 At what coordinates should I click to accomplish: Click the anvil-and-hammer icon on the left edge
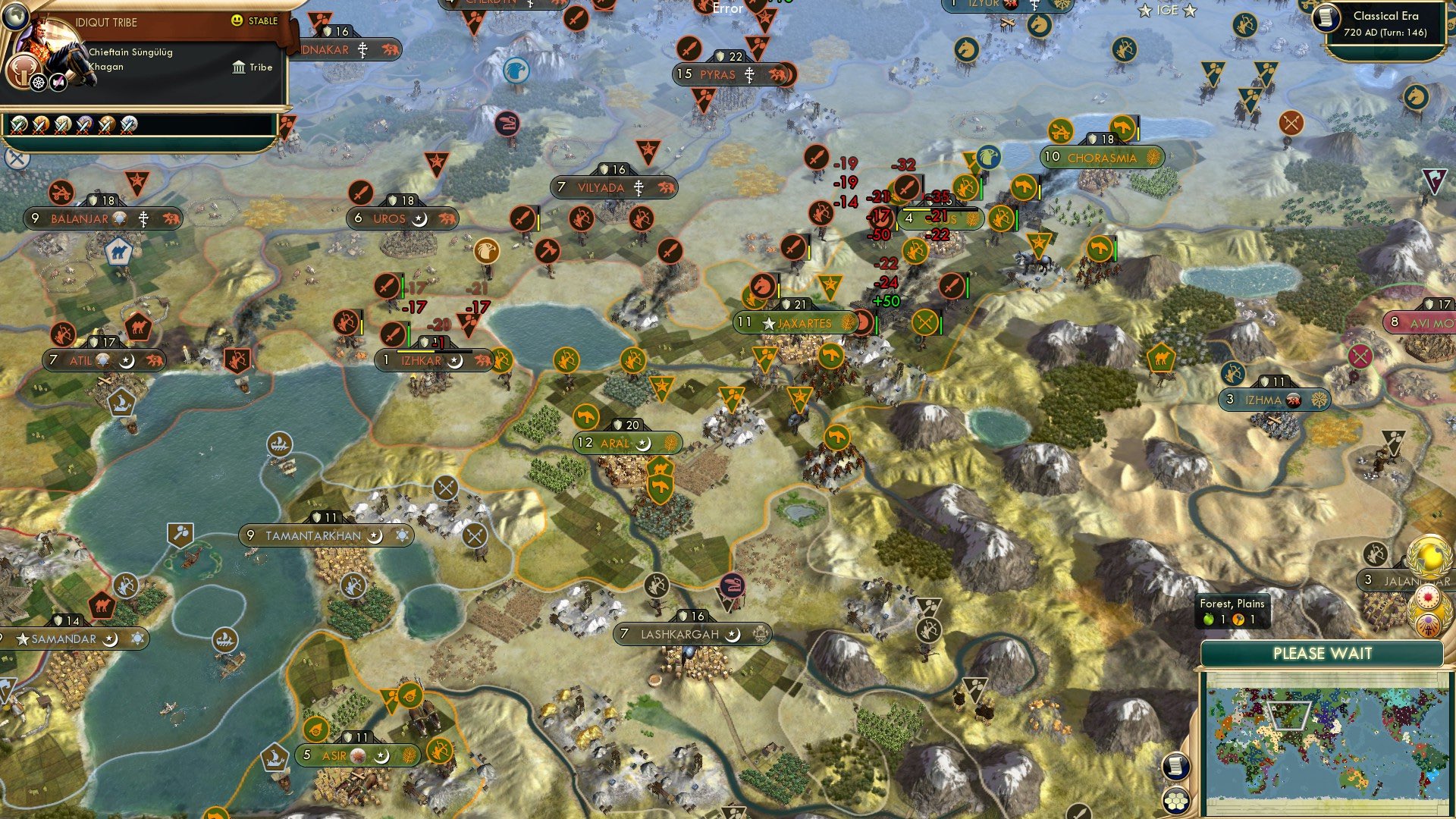click(15, 158)
